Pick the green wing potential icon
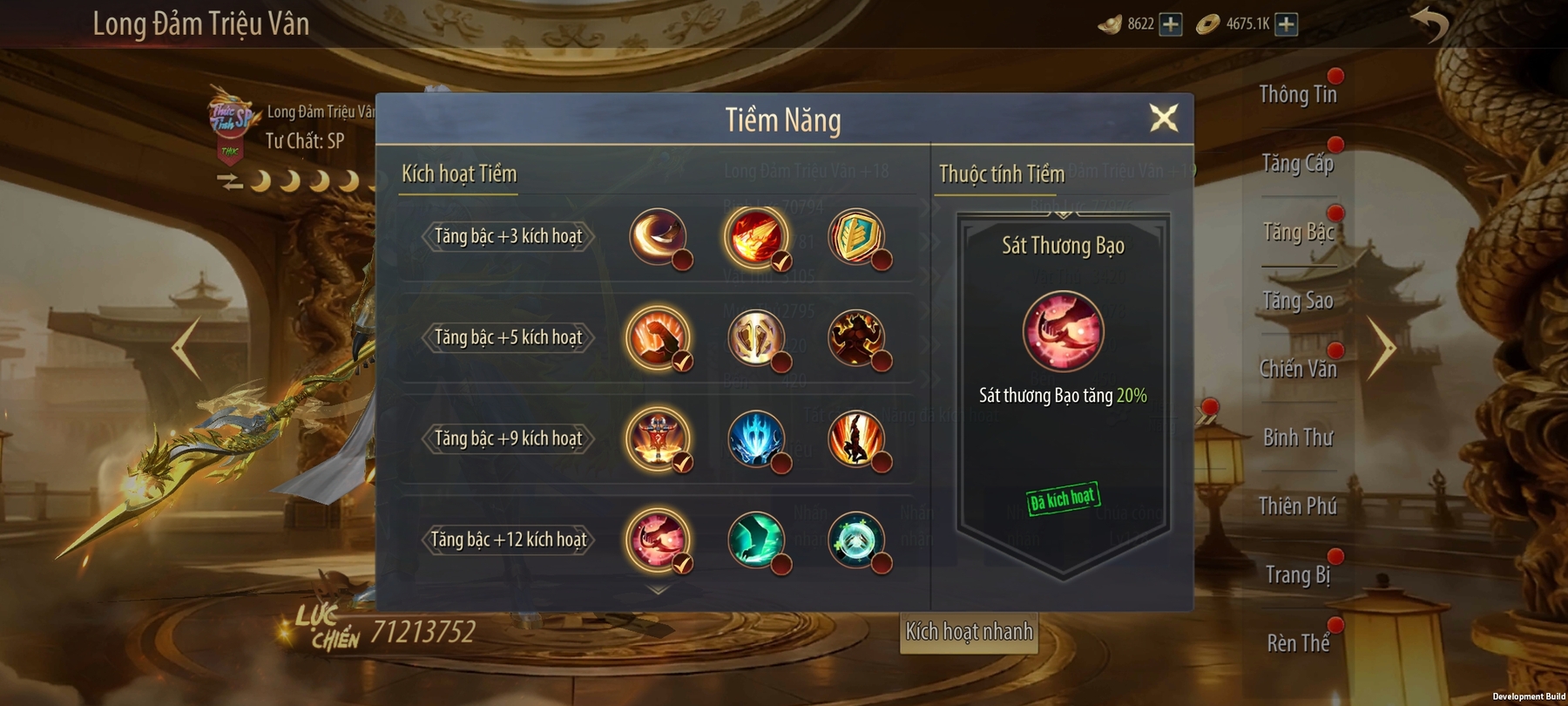1568x706 pixels. (x=755, y=540)
